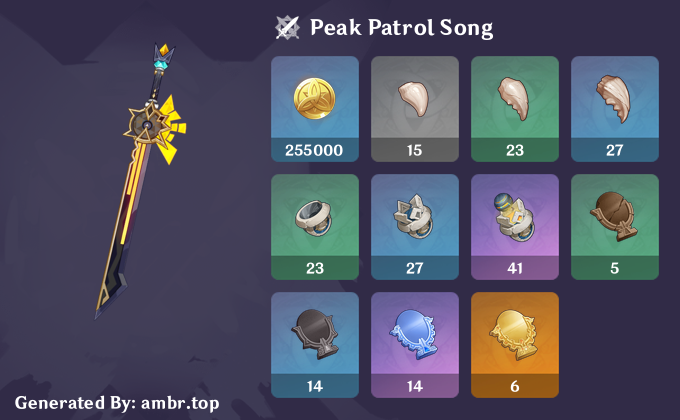This screenshot has width=680, height=420.
Task: Choose the blue ring material with count 27
Action: pos(415,226)
